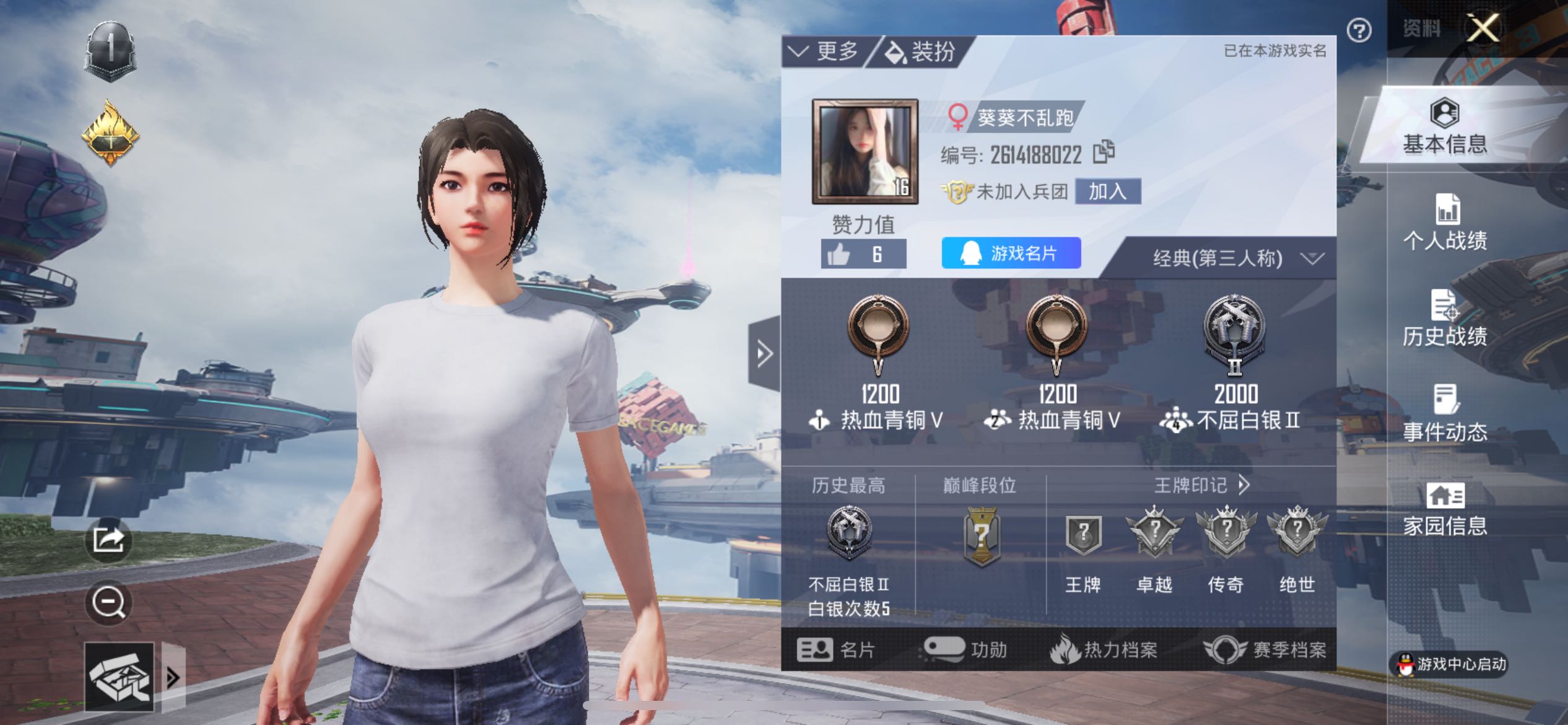View the 赛季档案 season archive
Image resolution: width=1568 pixels, height=725 pixels.
coord(1265,649)
